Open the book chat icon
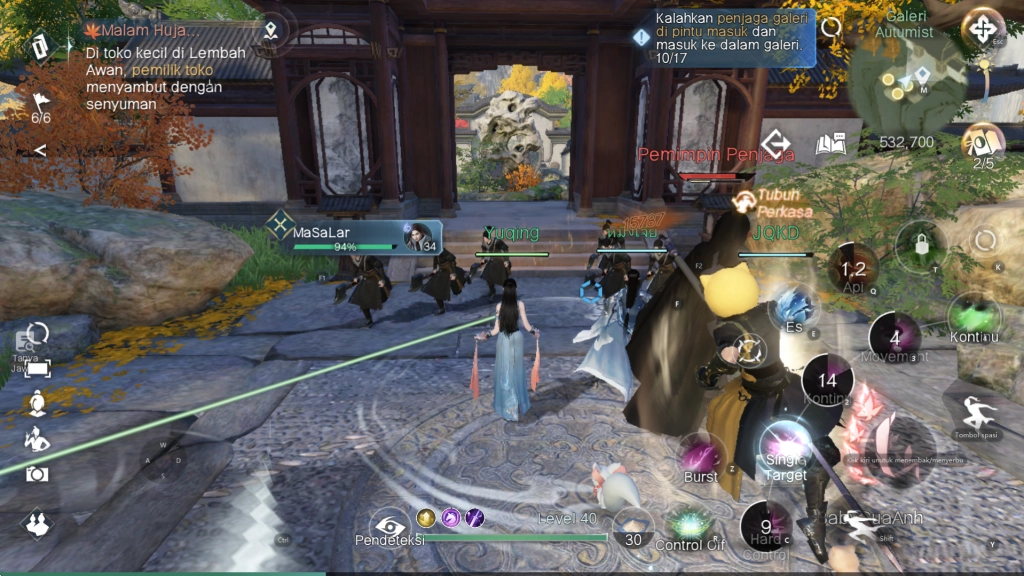This screenshot has height=576, width=1024. [x=830, y=144]
